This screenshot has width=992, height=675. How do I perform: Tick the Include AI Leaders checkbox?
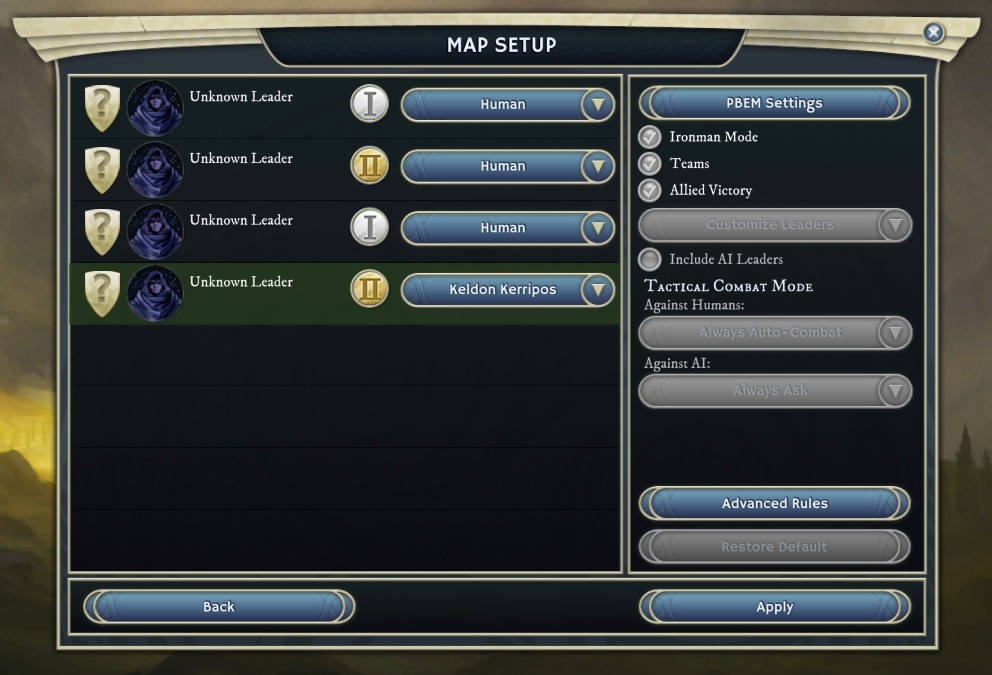pos(651,259)
